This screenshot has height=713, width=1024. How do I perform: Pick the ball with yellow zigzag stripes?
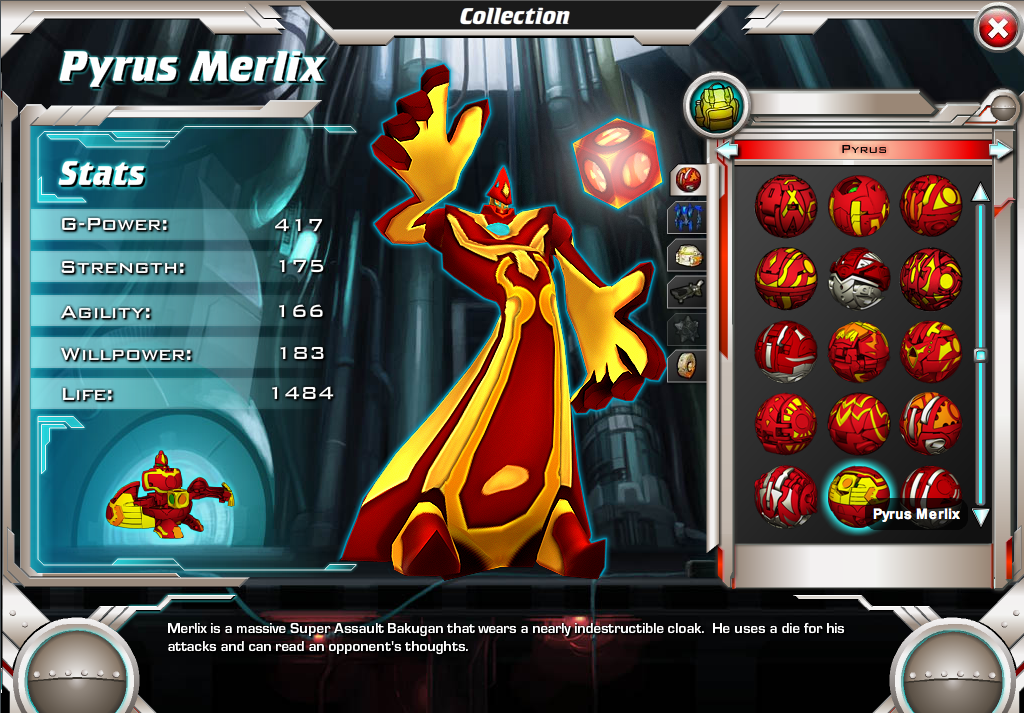858,421
